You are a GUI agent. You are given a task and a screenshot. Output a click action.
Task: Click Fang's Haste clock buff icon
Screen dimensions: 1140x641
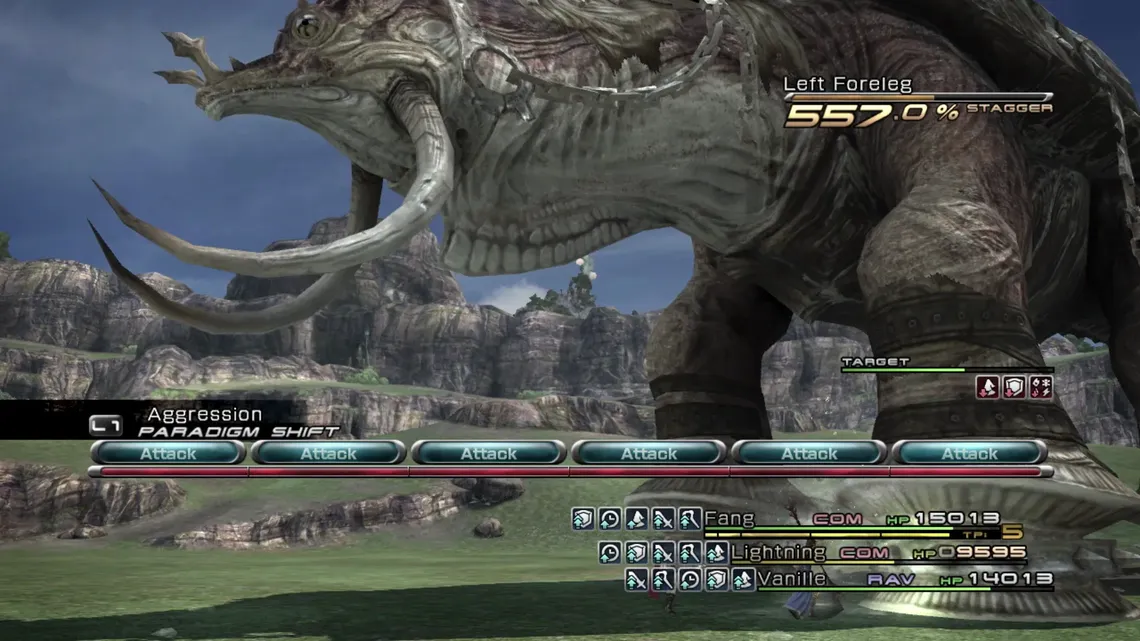pos(610,519)
